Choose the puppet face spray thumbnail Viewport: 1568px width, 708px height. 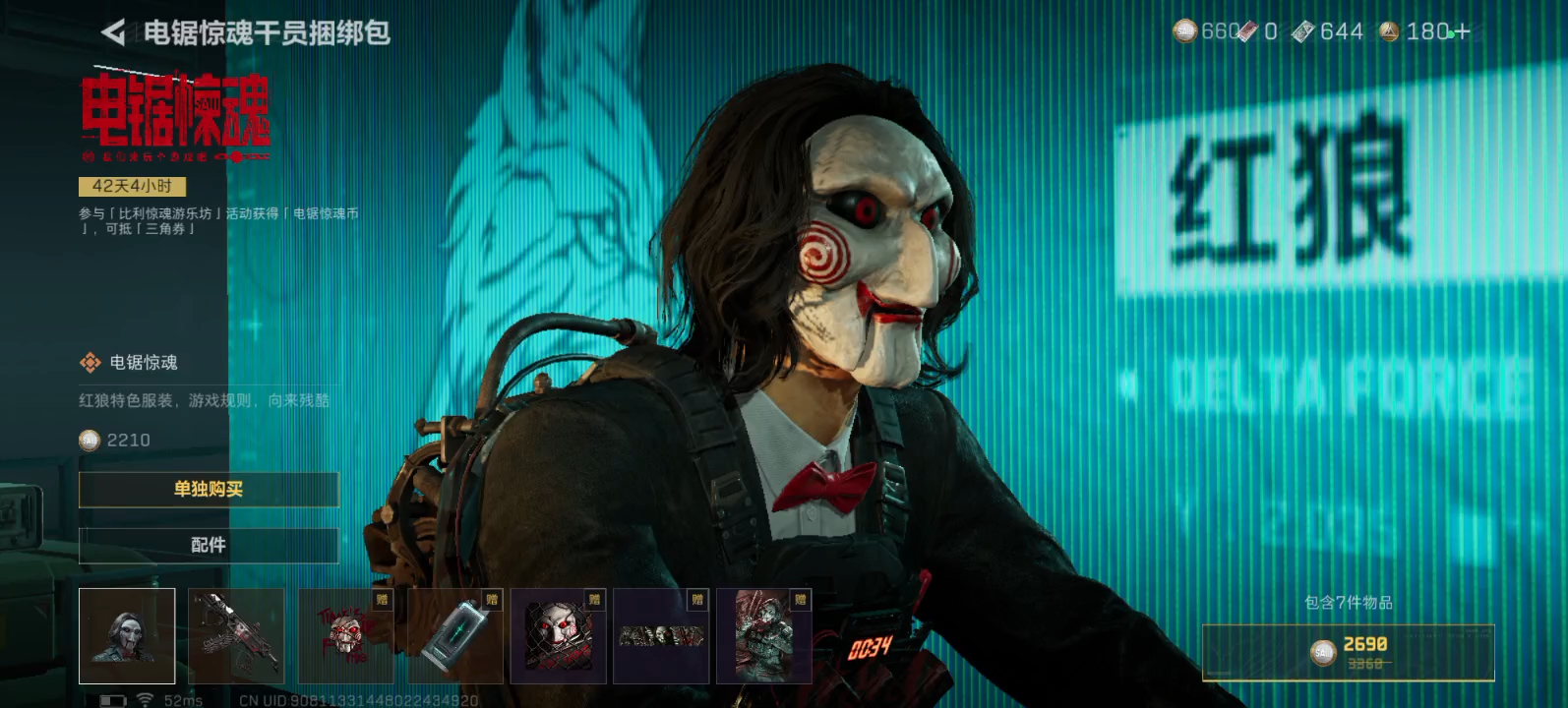(345, 636)
